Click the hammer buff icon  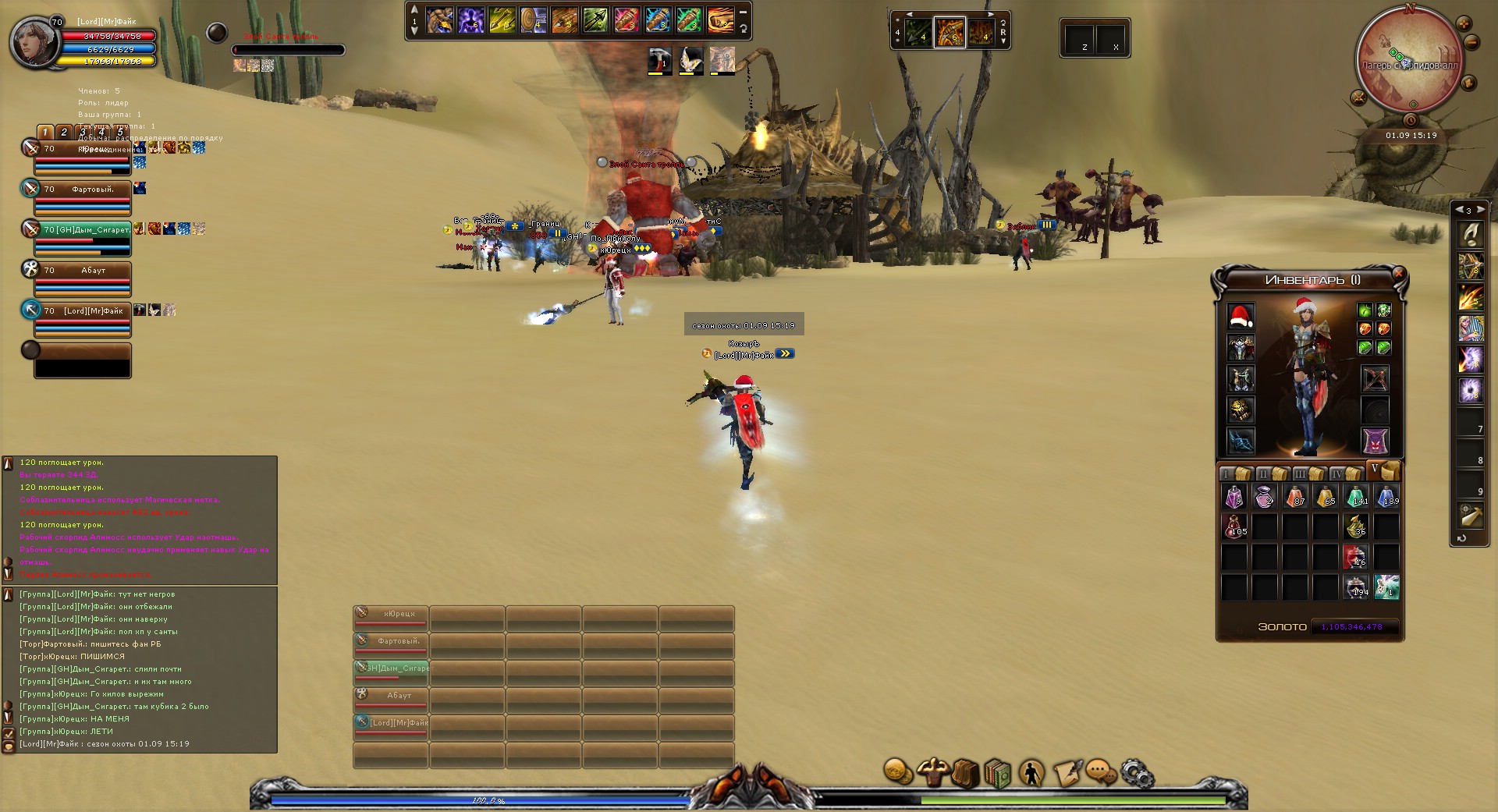pos(660,60)
